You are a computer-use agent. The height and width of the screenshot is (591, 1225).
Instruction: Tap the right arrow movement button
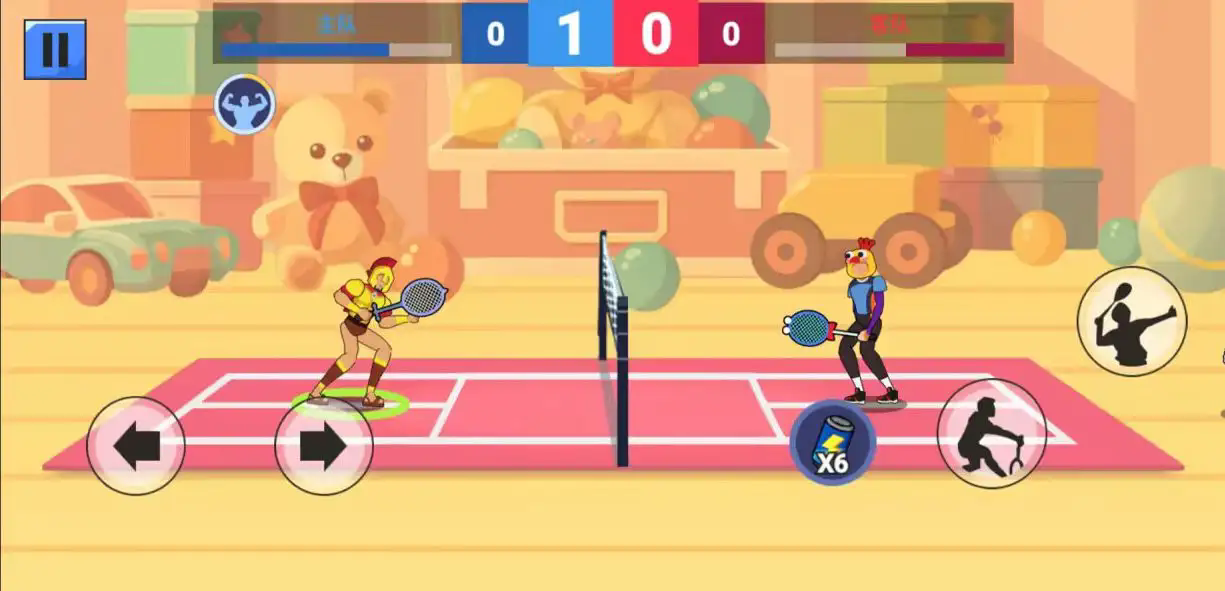pyautogui.click(x=323, y=446)
